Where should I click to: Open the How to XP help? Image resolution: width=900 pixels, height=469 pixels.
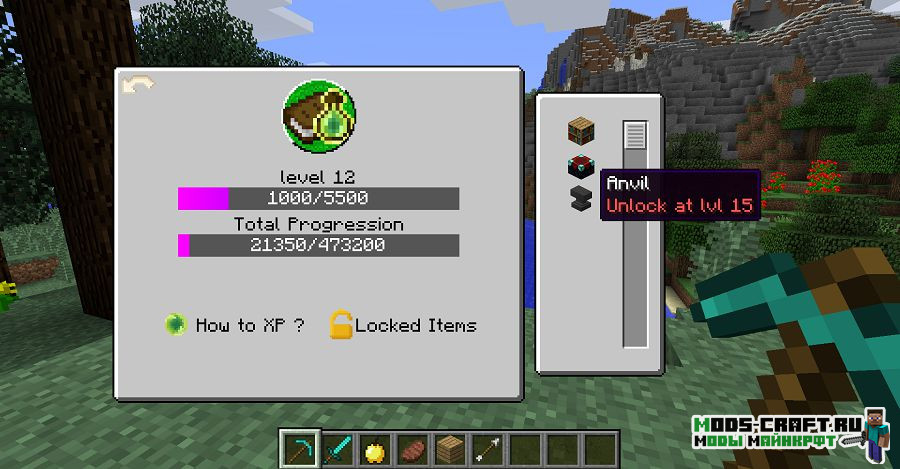coord(236,325)
